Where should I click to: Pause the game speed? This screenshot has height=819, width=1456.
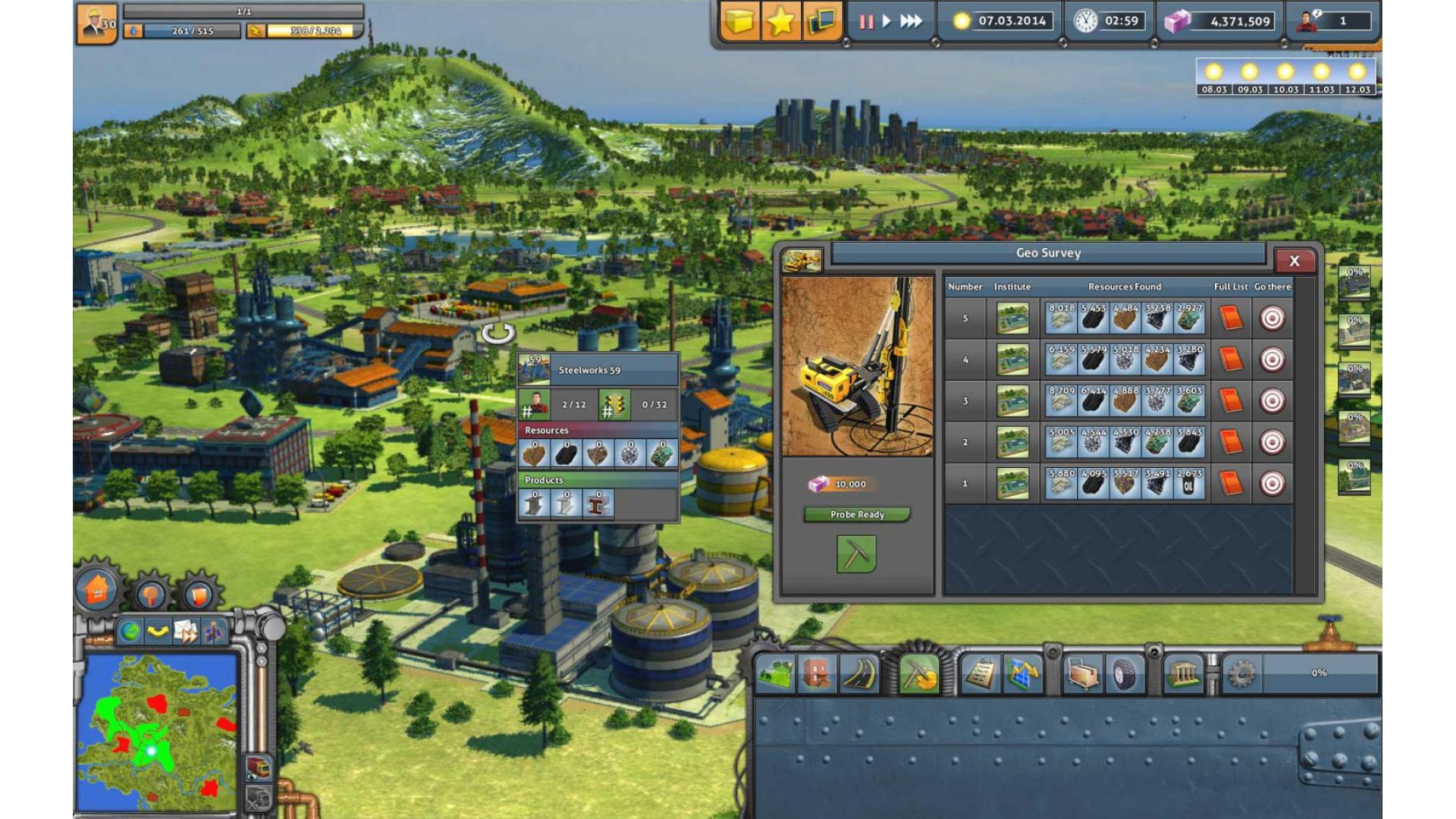[x=866, y=21]
